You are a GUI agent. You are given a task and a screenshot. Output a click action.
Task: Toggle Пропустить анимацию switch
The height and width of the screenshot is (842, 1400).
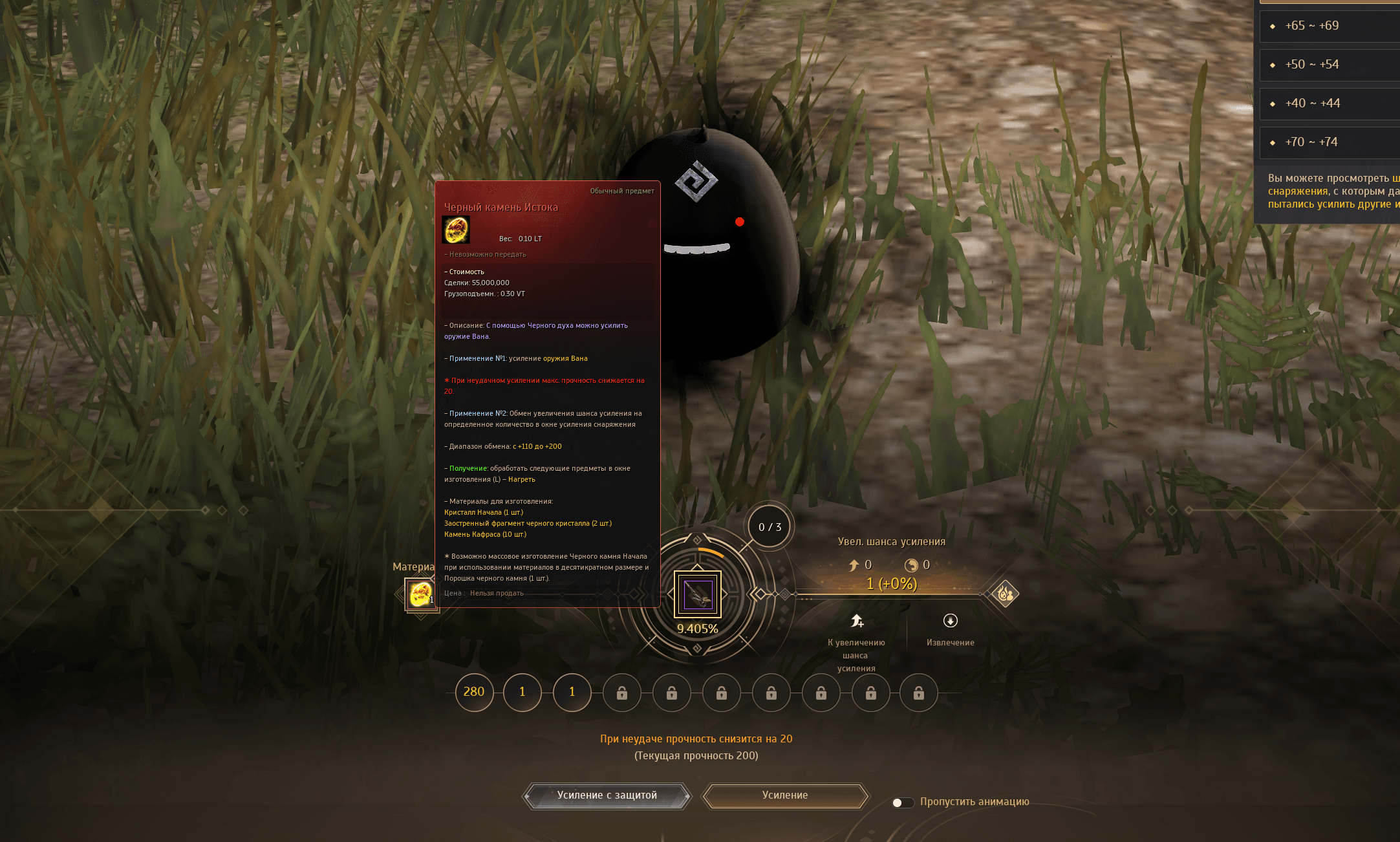902,803
